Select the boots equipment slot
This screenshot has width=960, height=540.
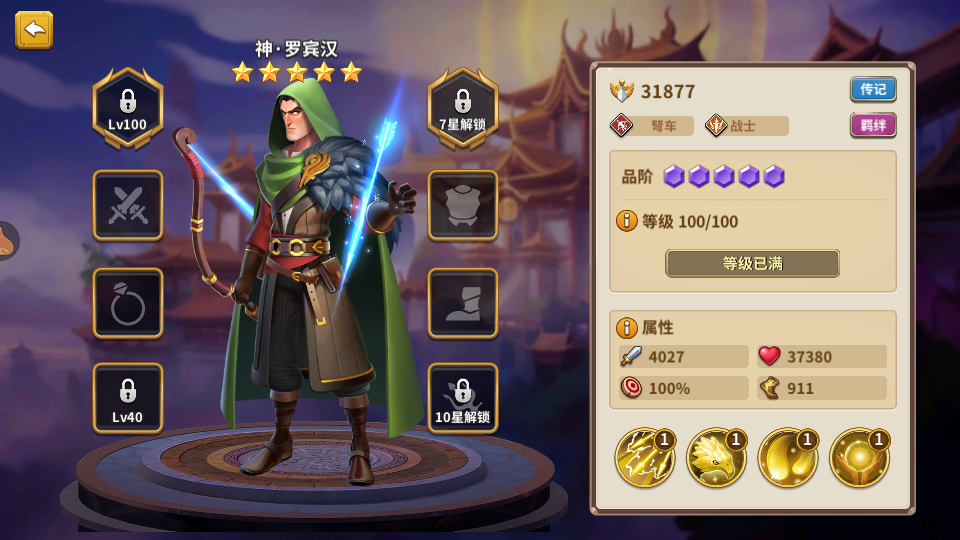[x=463, y=302]
